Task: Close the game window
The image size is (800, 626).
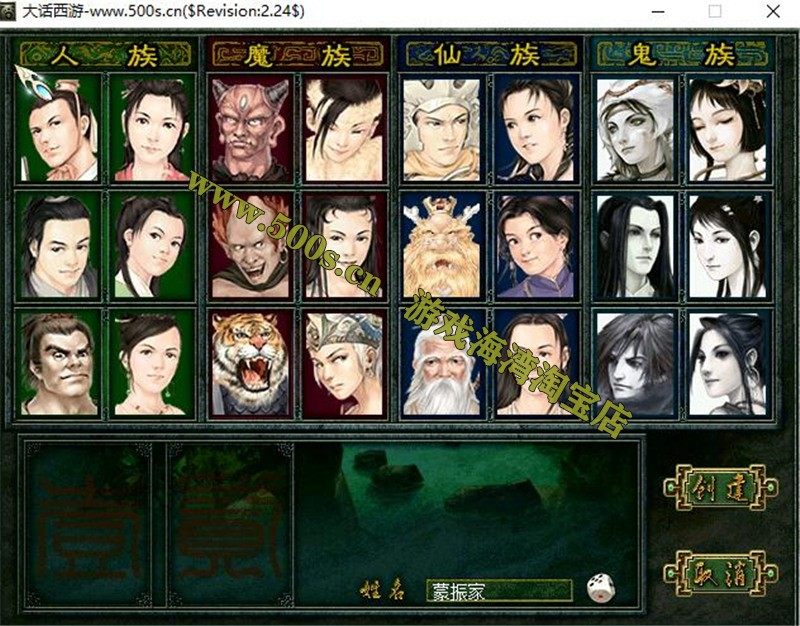Action: pos(773,11)
